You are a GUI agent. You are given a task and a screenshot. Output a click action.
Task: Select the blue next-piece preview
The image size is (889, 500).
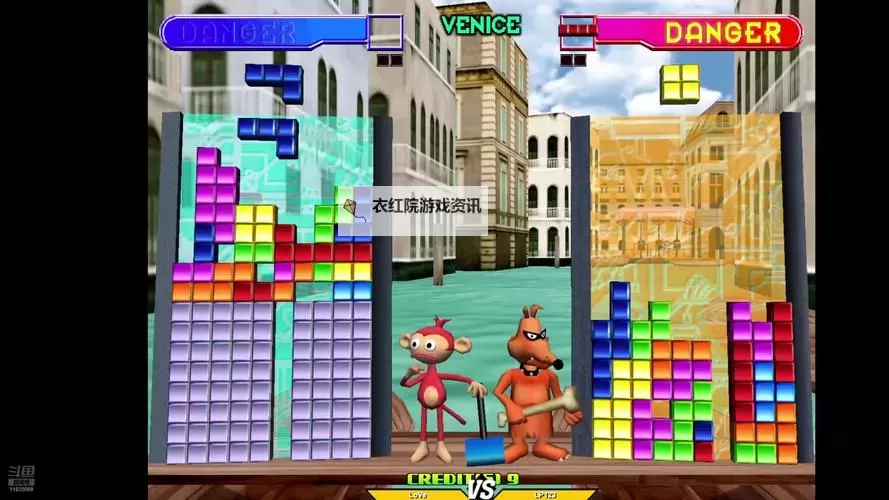(x=275, y=80)
